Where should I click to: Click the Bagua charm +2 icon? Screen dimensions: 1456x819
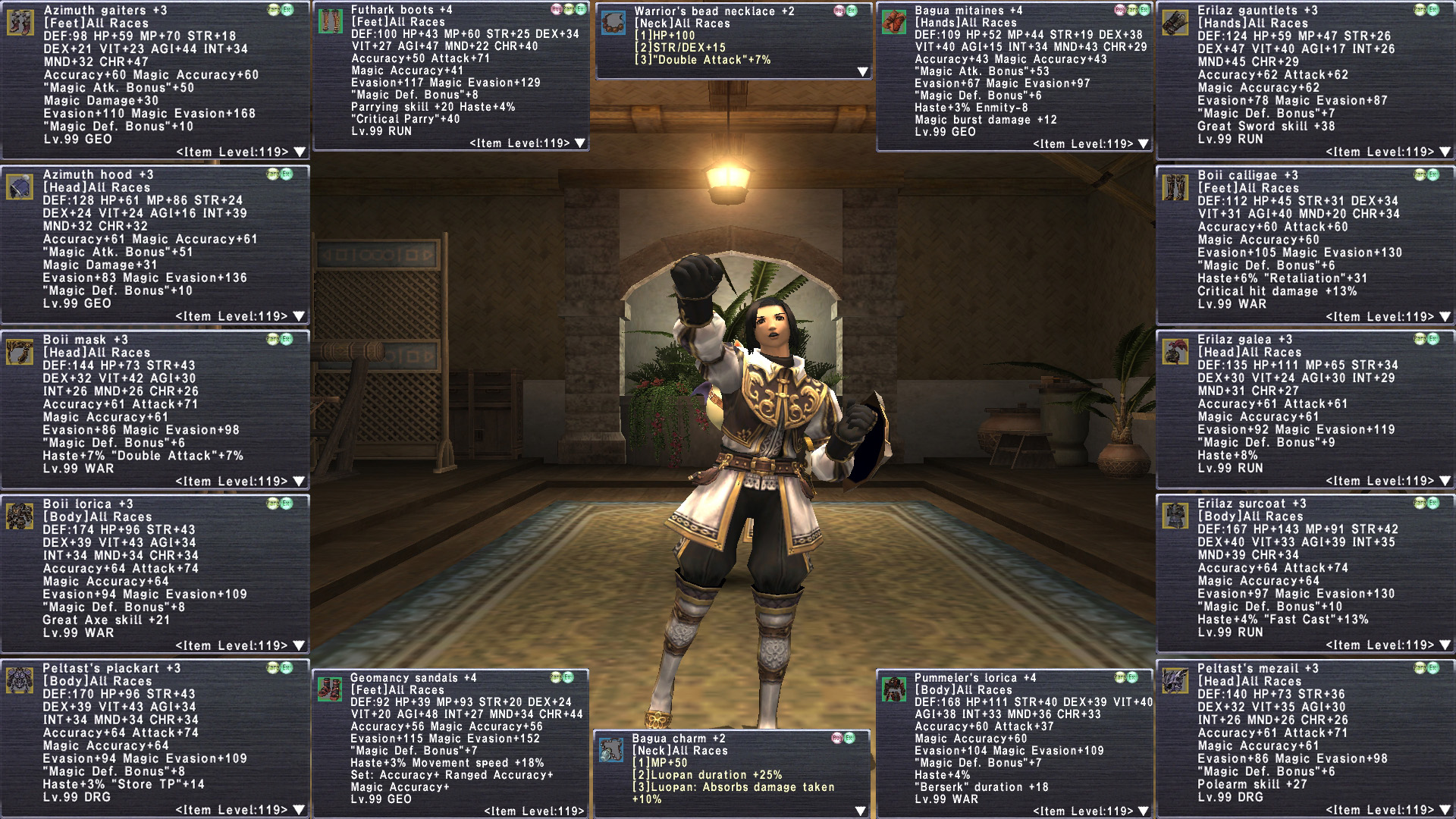pos(611,750)
